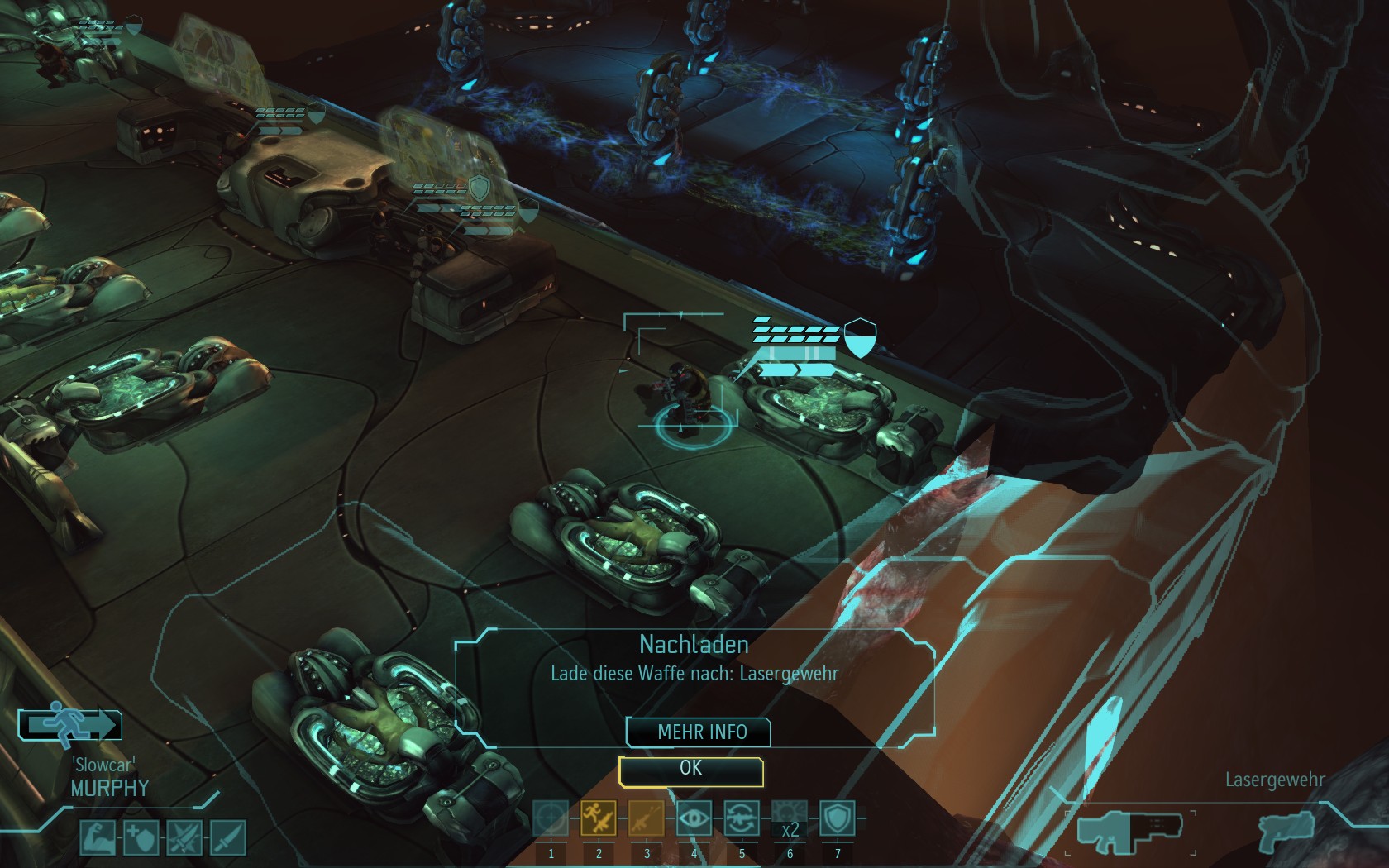This screenshot has width=1389, height=868.
Task: Choose the orange rifle shot ability
Action: pyautogui.click(x=647, y=819)
